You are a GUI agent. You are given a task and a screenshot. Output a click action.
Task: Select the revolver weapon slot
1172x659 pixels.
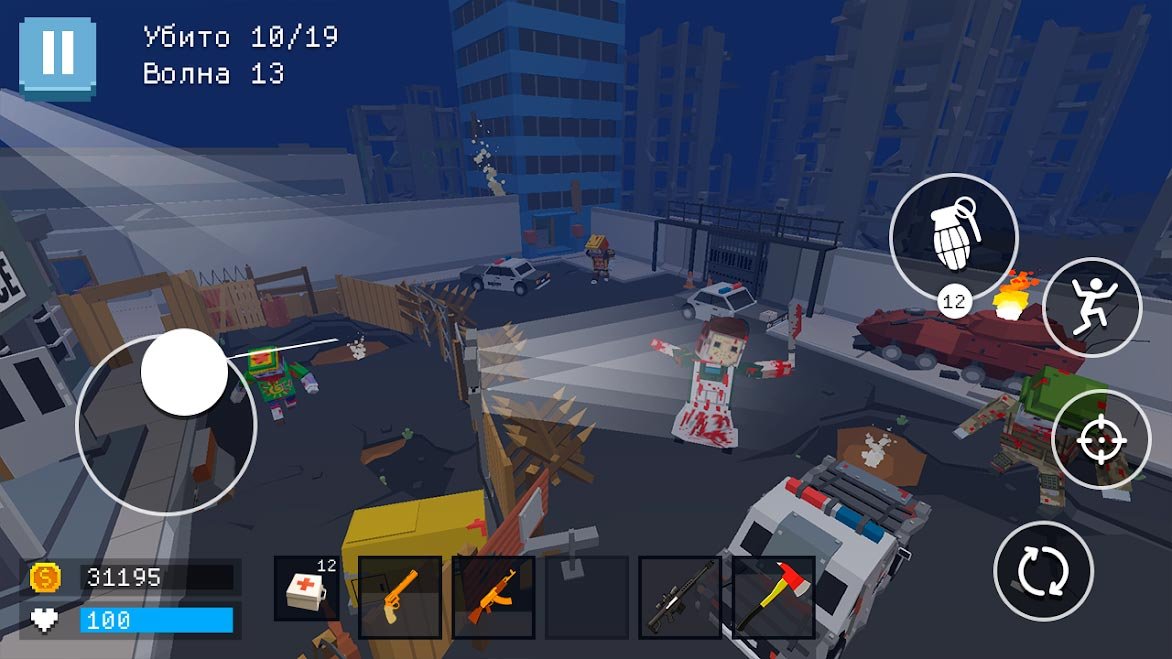(x=400, y=597)
